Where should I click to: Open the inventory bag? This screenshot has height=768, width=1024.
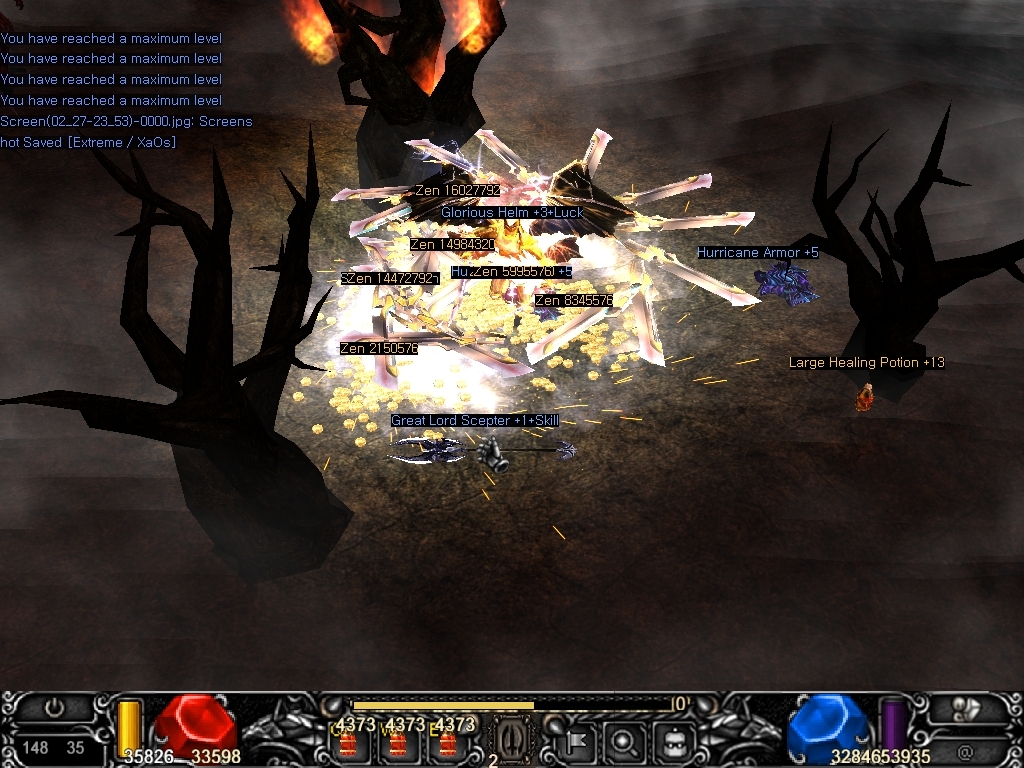coord(673,742)
